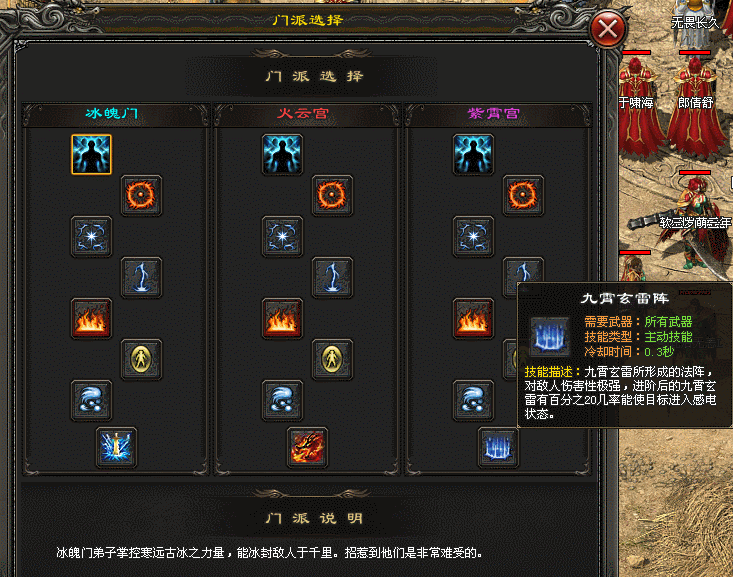733x577 pixels.
Task: Select the lightning bolt skill under 冰魄门
Action: [x=141, y=278]
